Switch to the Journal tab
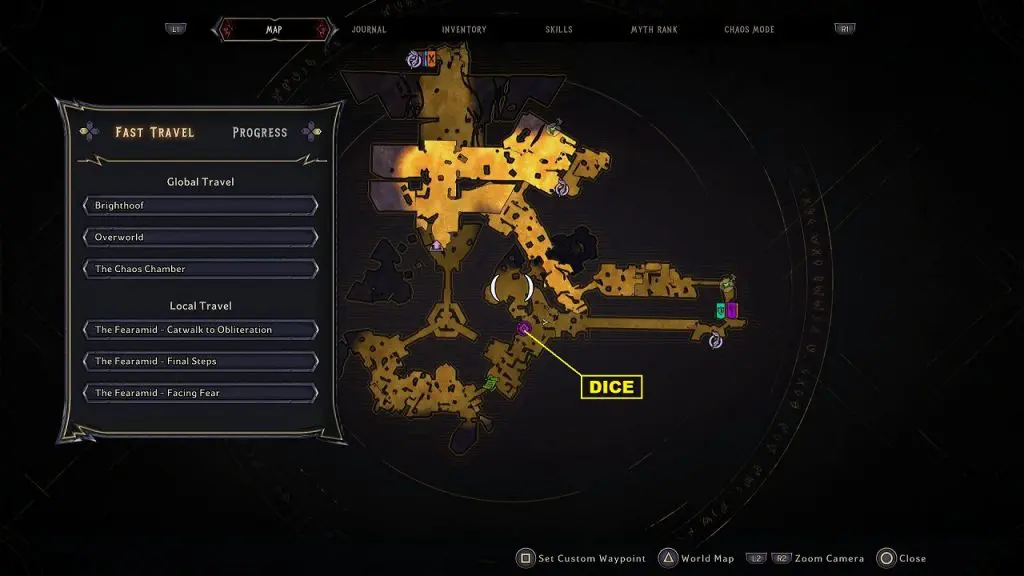 [369, 30]
